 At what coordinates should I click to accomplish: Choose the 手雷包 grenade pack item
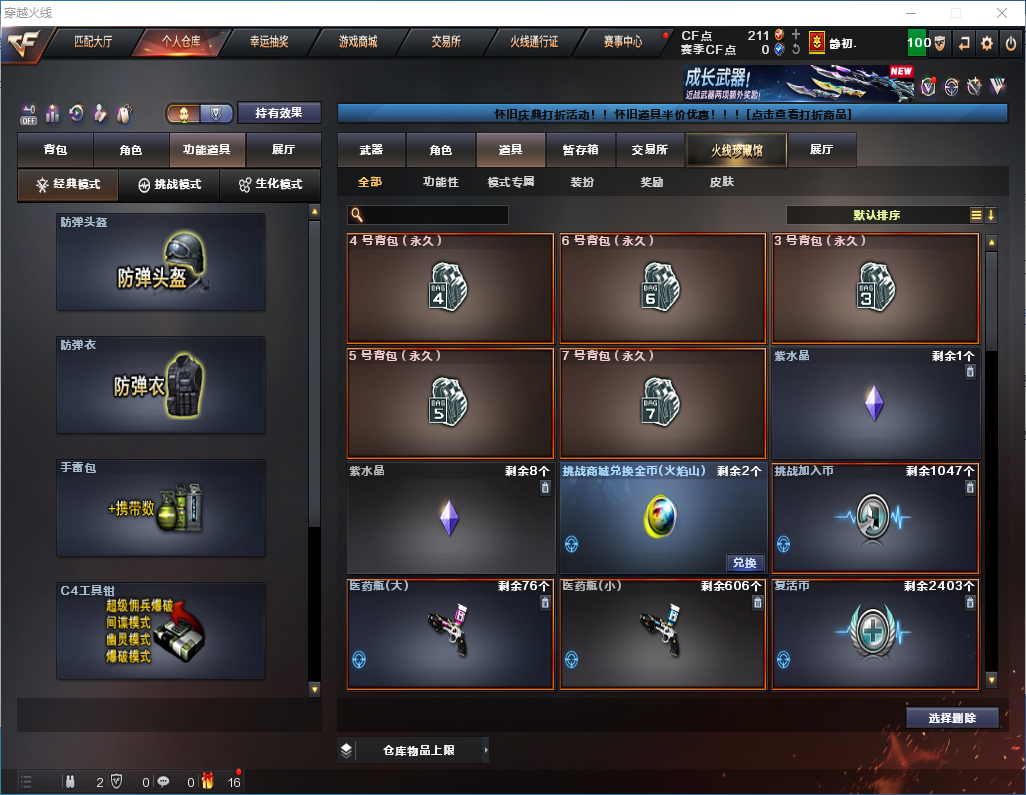(161, 507)
